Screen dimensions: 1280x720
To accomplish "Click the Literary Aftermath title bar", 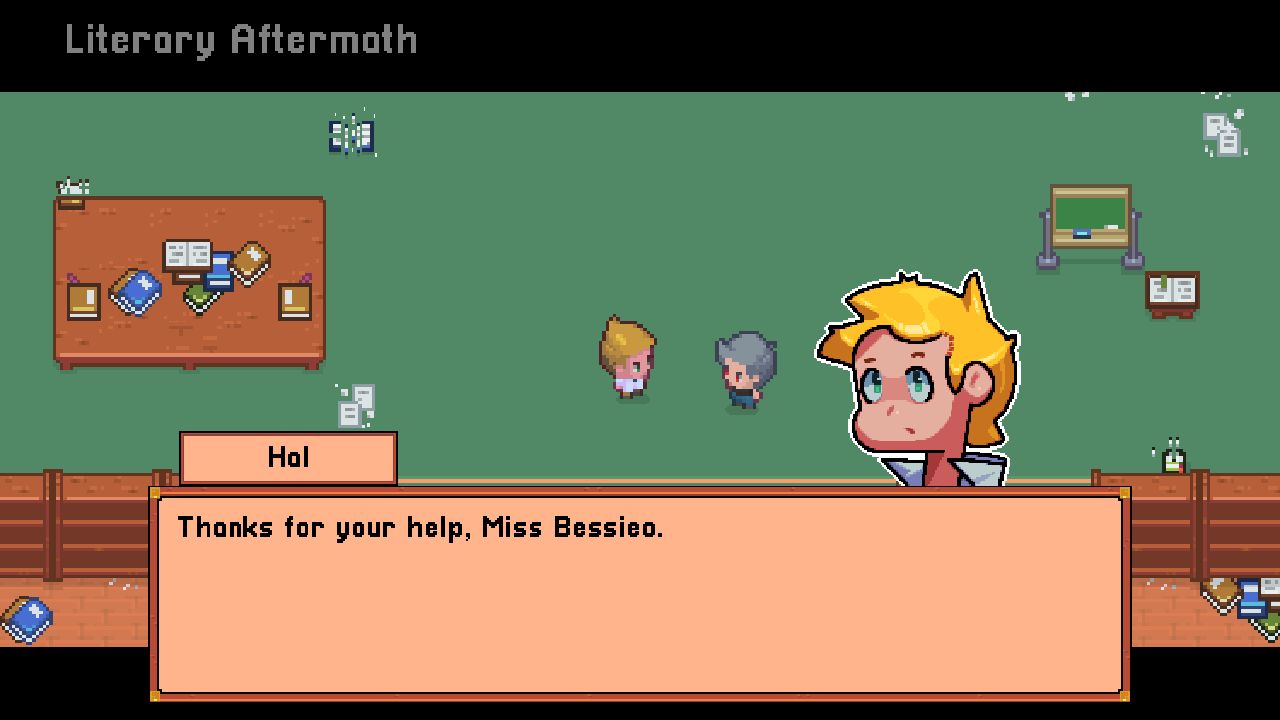I will pos(240,40).
